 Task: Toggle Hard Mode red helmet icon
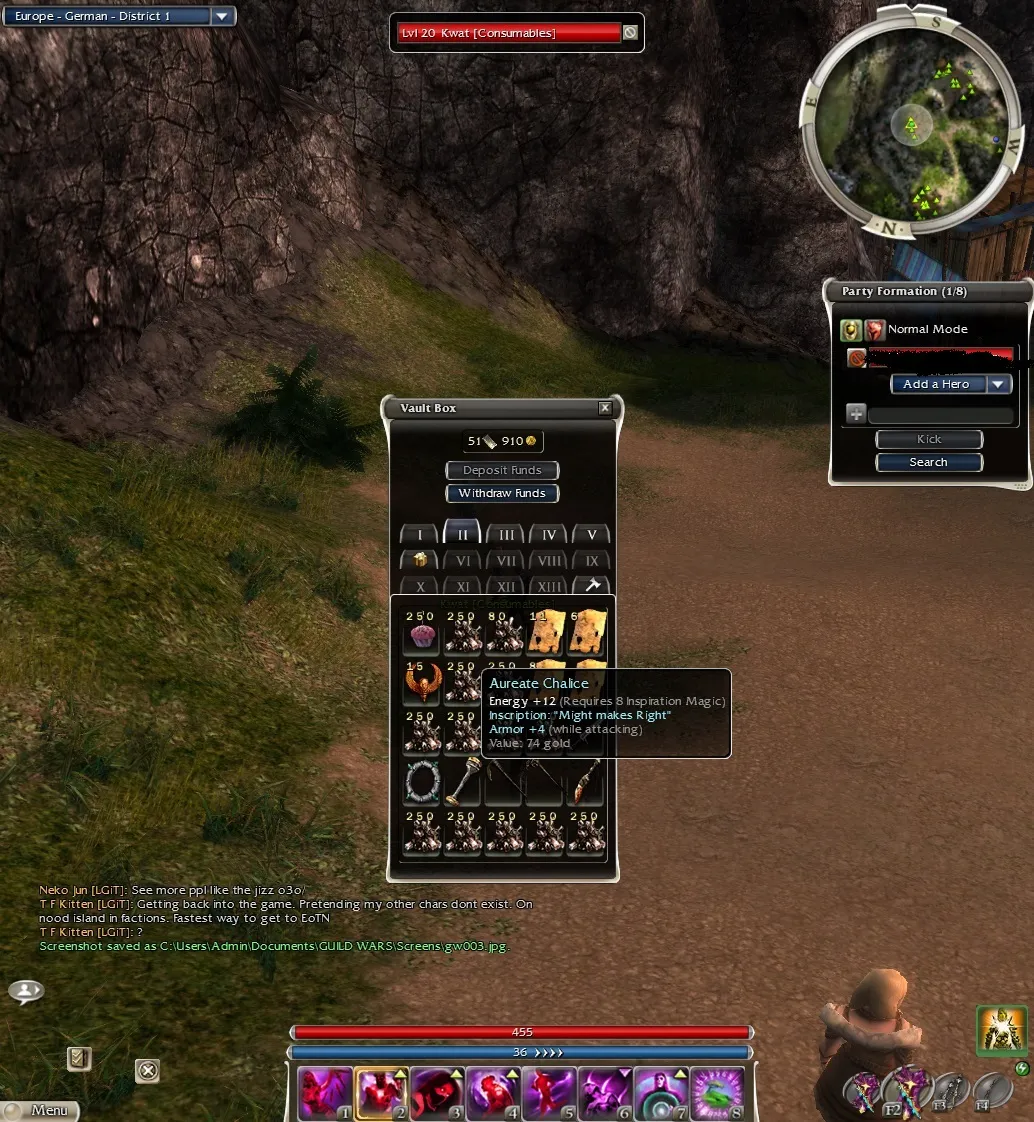(875, 330)
